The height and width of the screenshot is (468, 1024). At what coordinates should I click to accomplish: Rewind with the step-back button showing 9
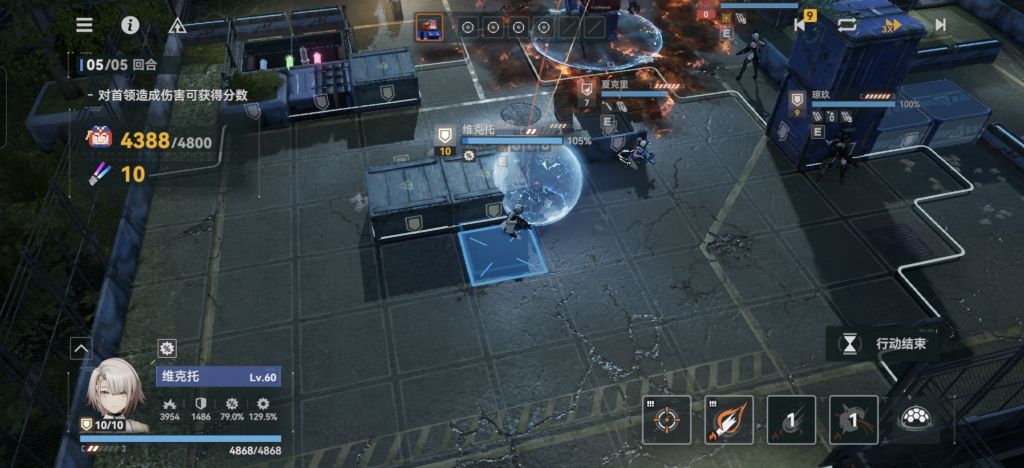(803, 24)
